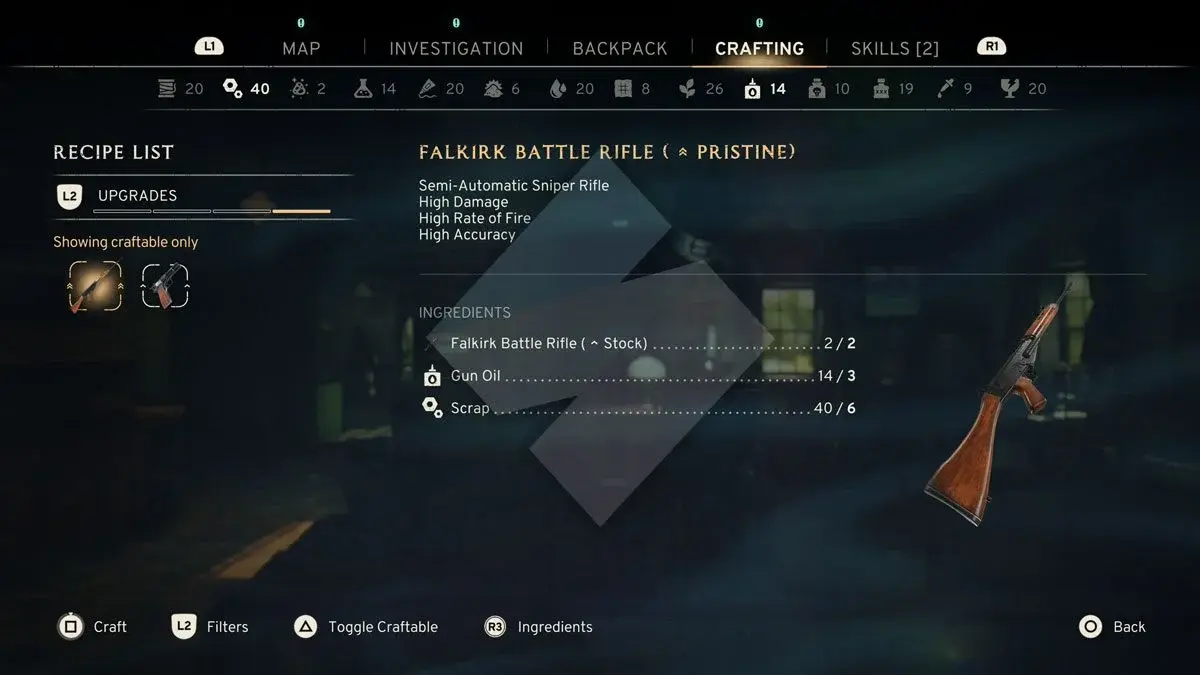Screen dimensions: 1200x675
Task: Select the Falkirk Battle Rifle recipe slot
Action: pos(95,286)
